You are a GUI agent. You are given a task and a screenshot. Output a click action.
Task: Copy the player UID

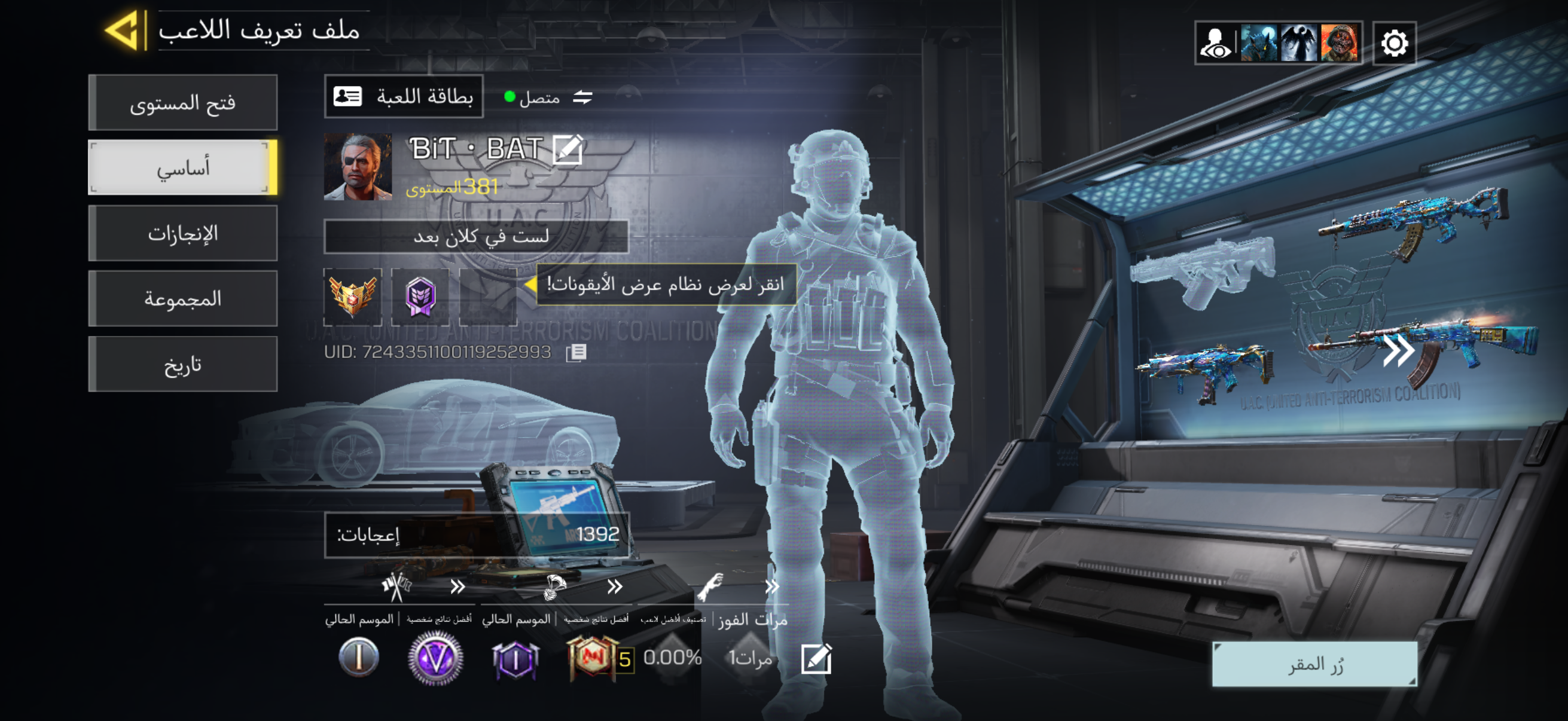pyautogui.click(x=575, y=352)
